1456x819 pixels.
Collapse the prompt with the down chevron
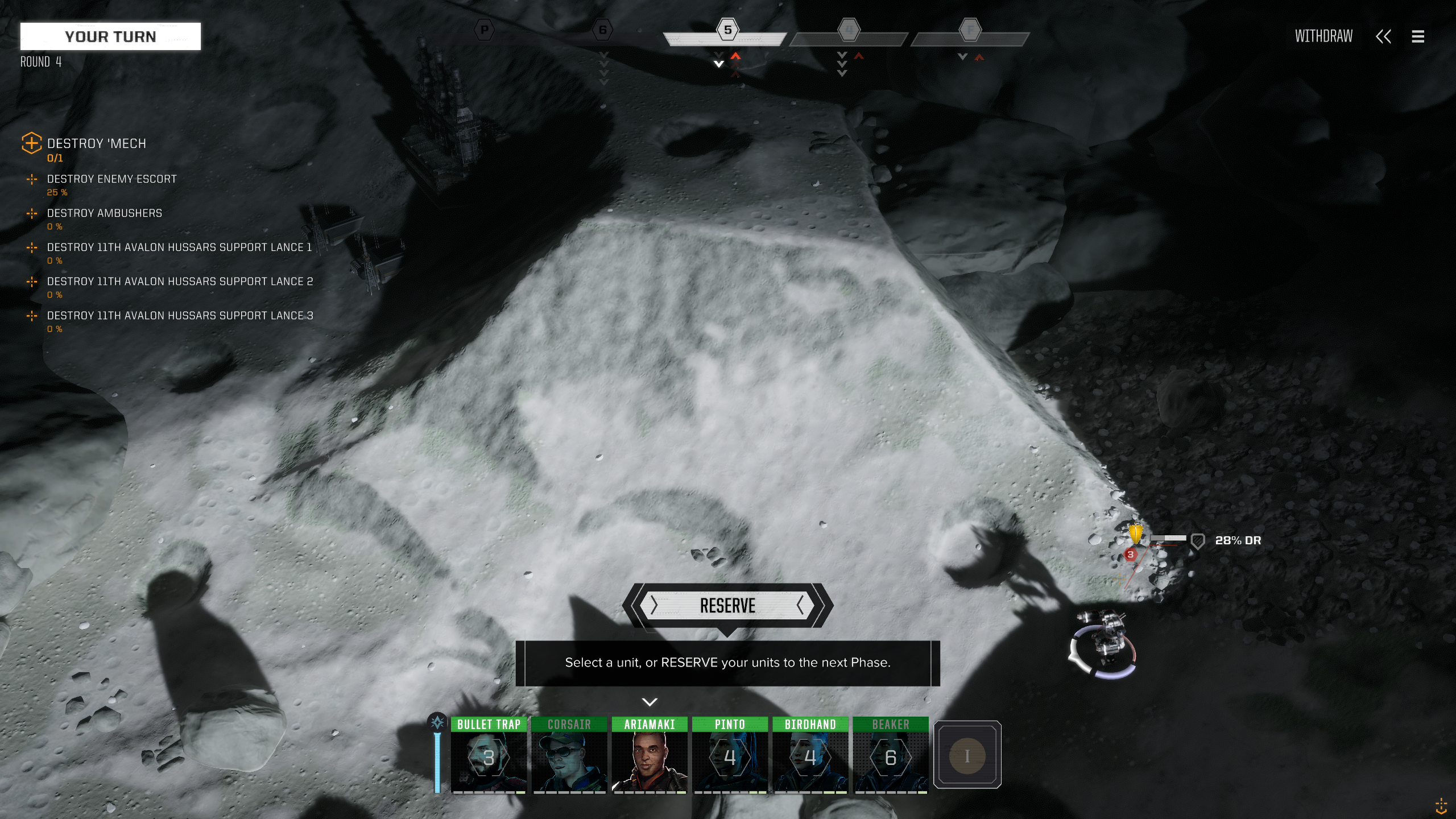point(650,702)
